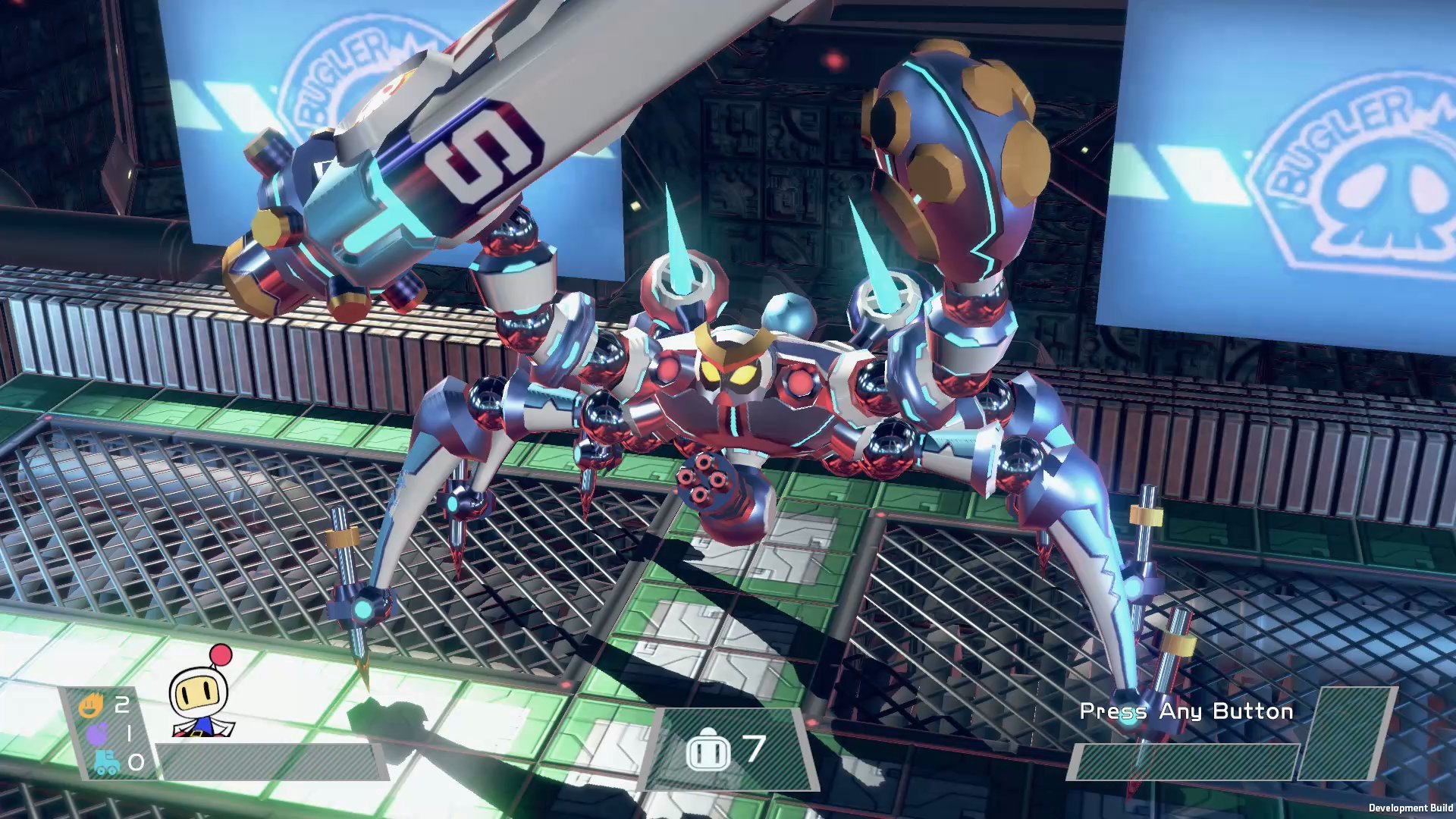The height and width of the screenshot is (819, 1456).
Task: Select the purple bomb-up icon
Action: coord(97,732)
